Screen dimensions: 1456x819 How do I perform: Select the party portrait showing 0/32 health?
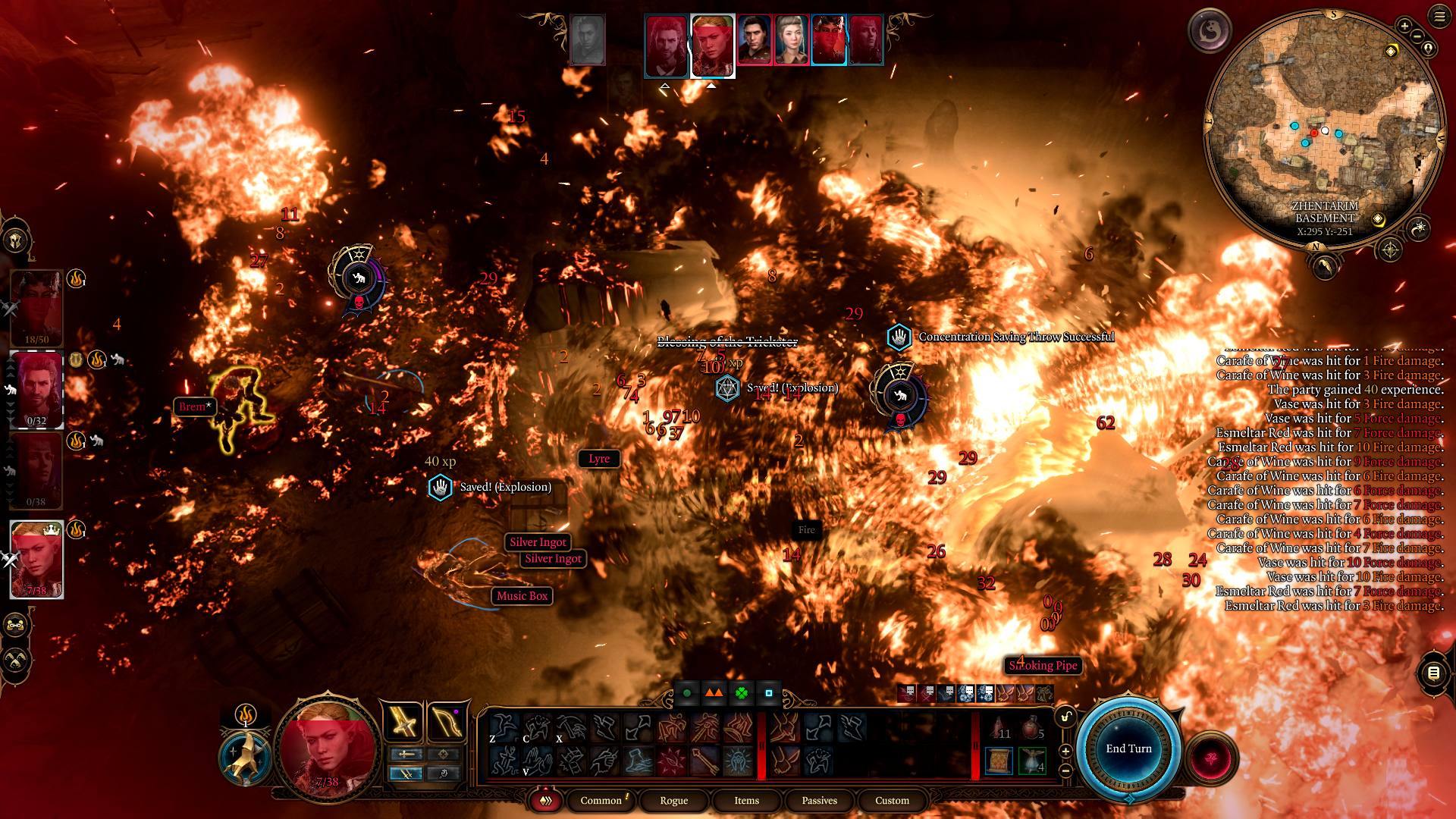point(36,390)
